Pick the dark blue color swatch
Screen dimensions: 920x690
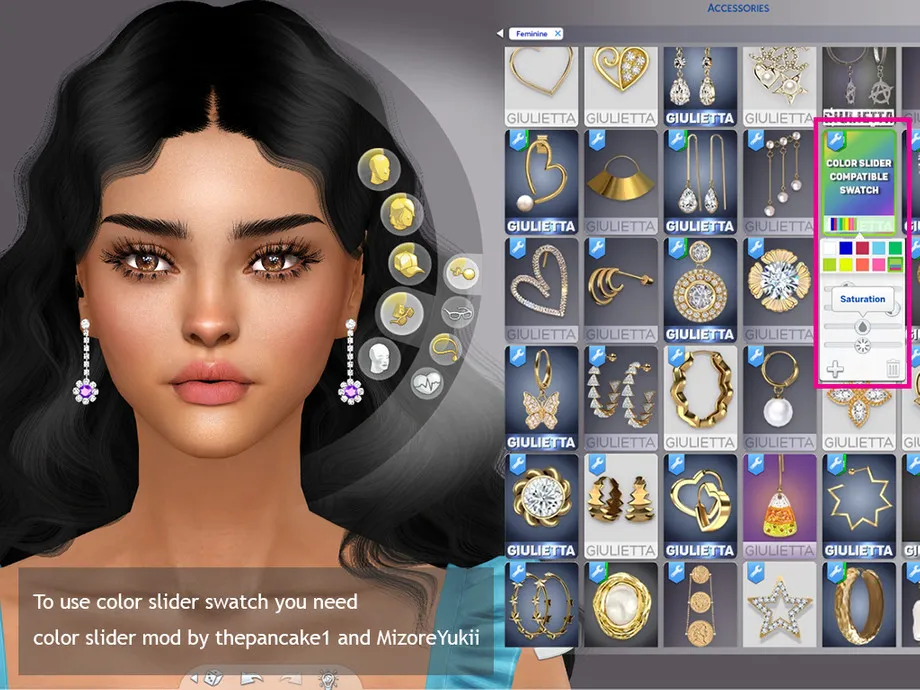coord(847,248)
